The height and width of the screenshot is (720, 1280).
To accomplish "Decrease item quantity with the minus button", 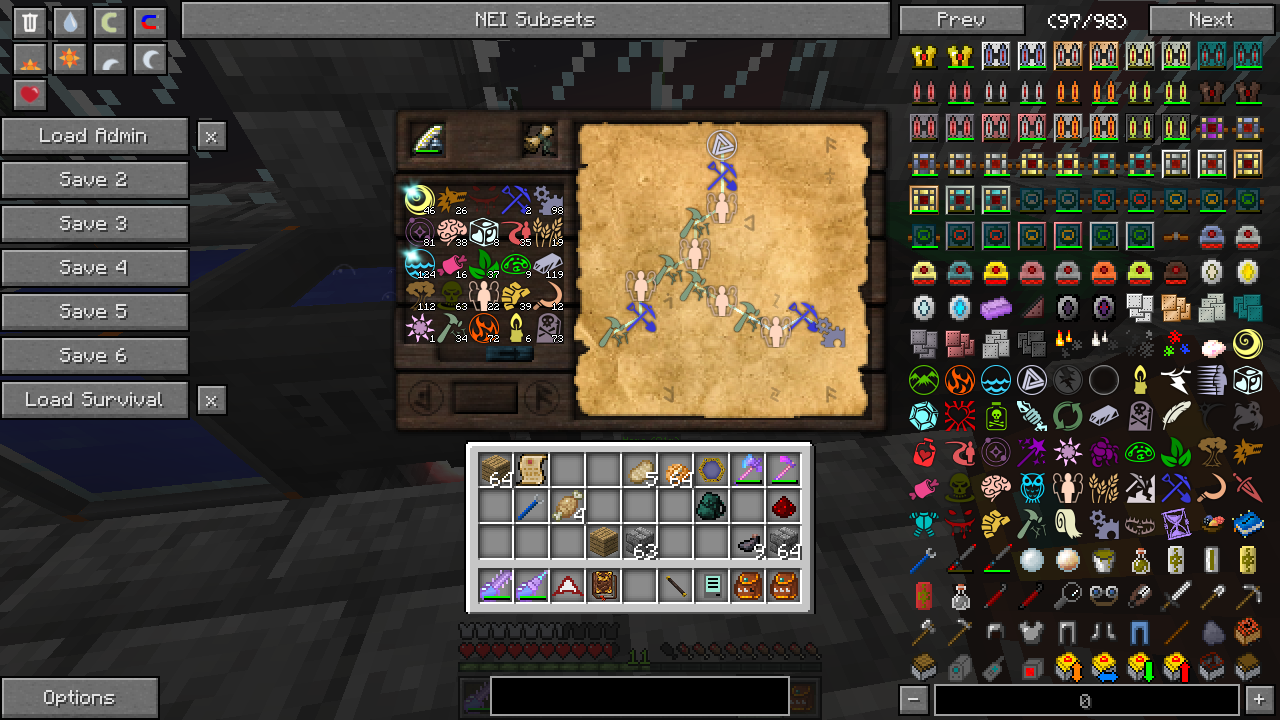I will pos(913,700).
